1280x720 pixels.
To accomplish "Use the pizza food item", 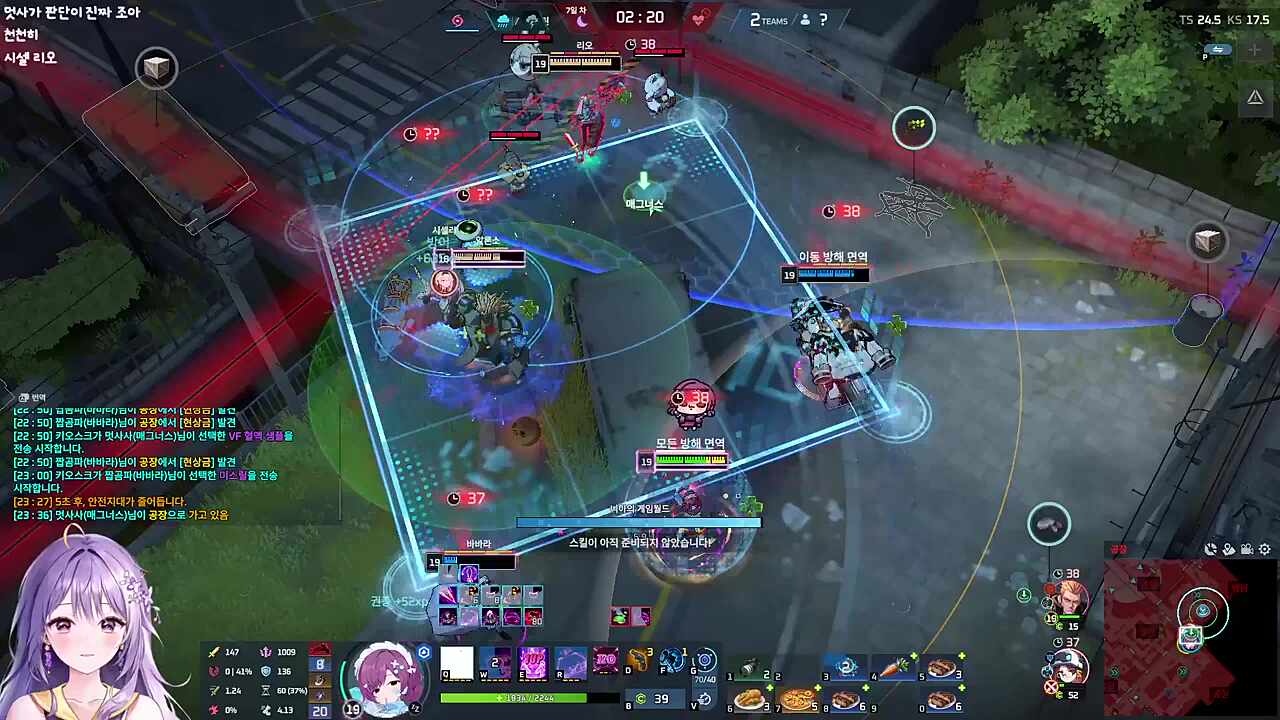I will (x=797, y=700).
